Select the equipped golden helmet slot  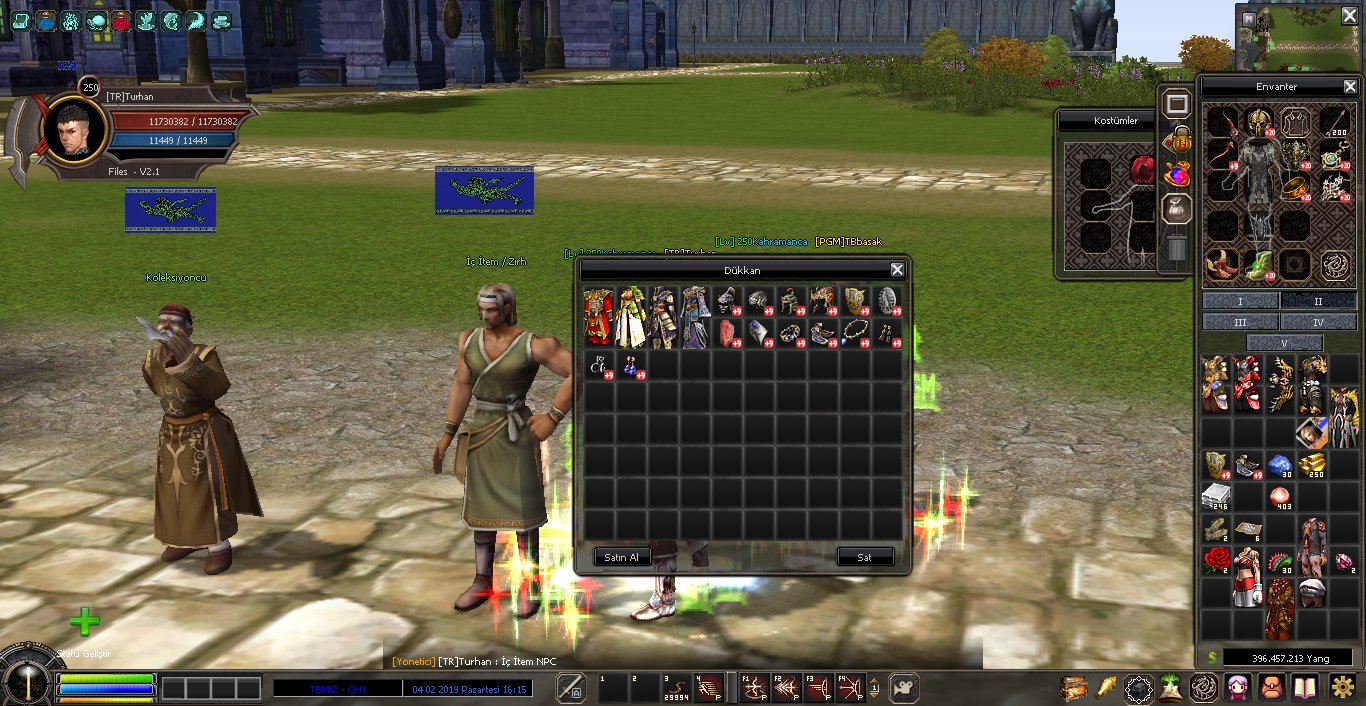[x=1258, y=123]
